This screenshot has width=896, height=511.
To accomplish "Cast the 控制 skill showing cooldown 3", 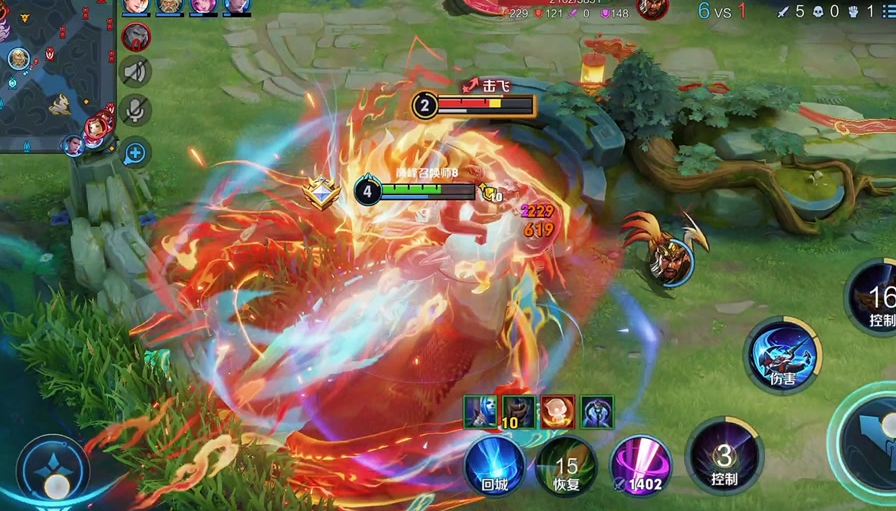I will (x=724, y=458).
